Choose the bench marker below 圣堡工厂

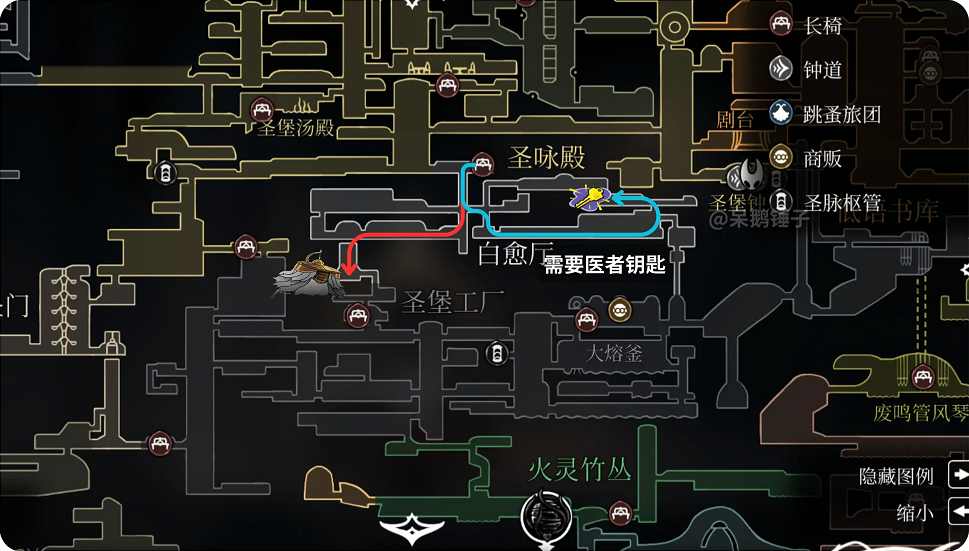(356, 317)
